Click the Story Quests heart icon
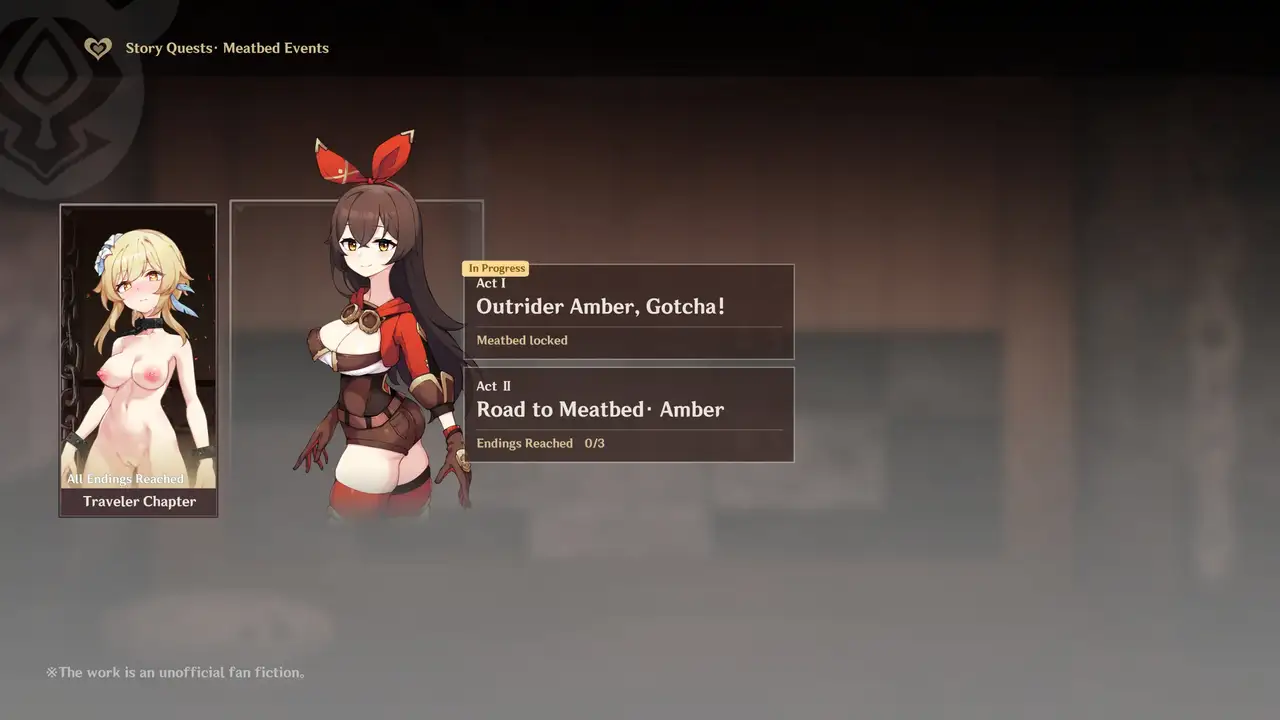Viewport: 1280px width, 720px height. [97, 48]
